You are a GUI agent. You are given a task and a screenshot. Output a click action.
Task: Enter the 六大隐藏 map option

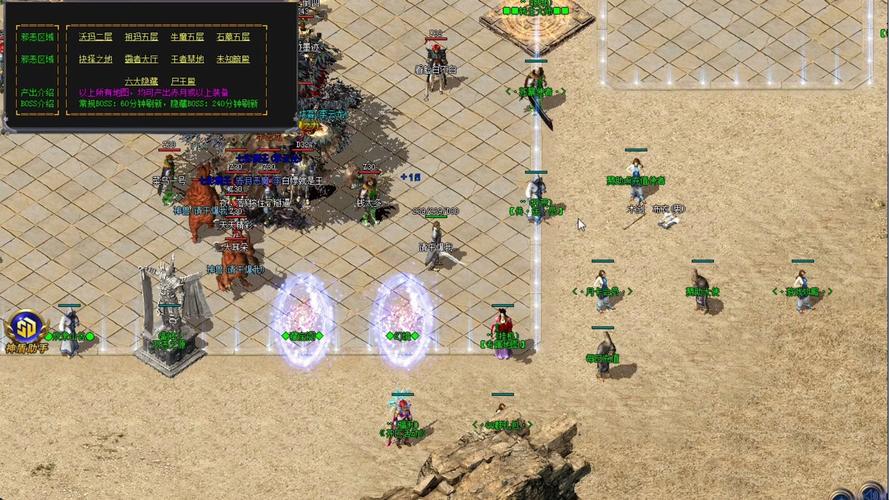(x=141, y=81)
